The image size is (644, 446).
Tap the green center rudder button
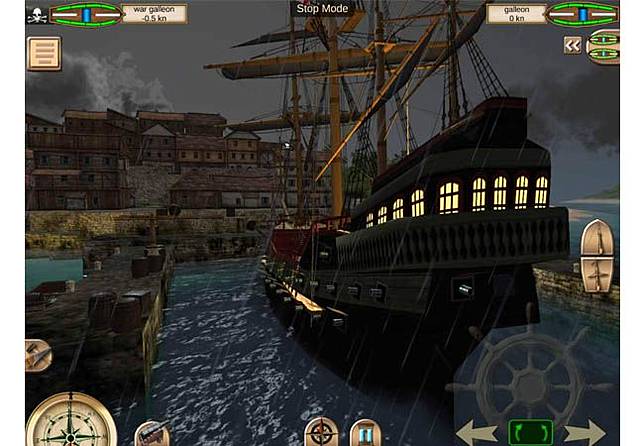530,432
